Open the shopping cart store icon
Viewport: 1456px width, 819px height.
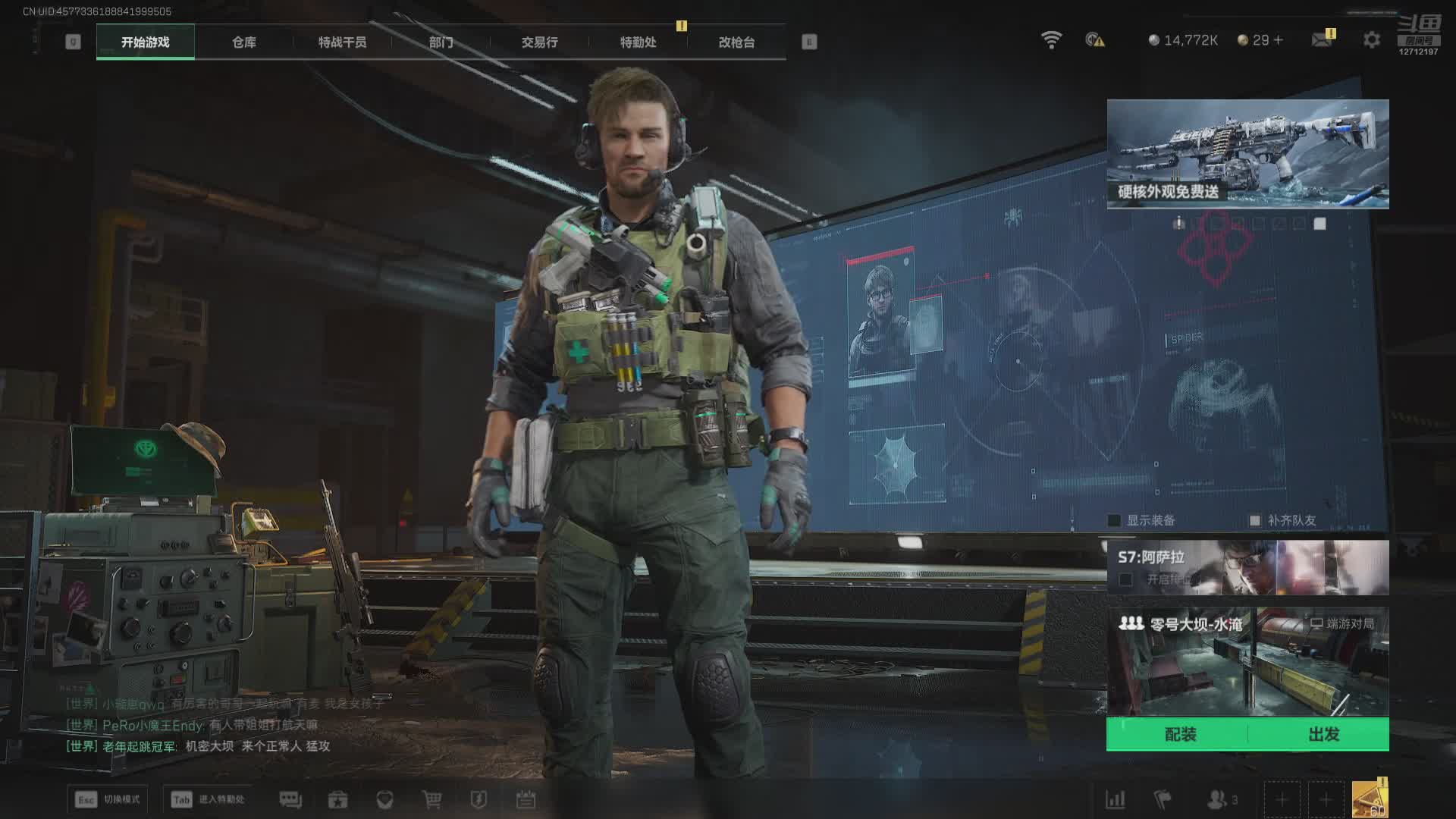pos(431,799)
